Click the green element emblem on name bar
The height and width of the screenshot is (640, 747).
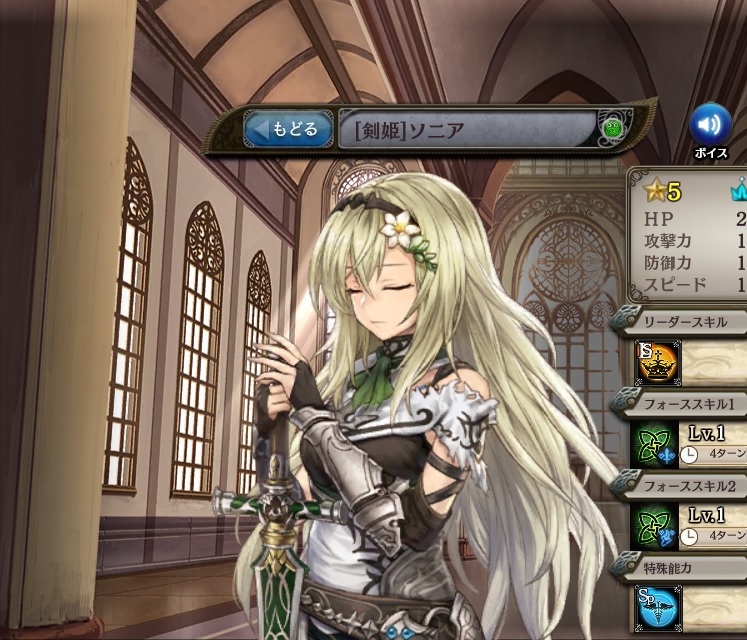pyautogui.click(x=612, y=129)
